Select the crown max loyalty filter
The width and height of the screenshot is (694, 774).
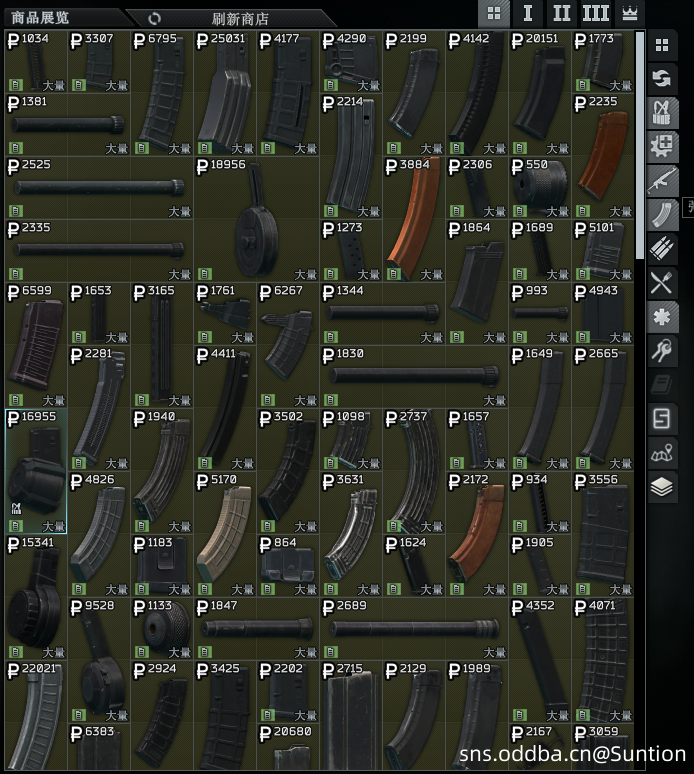tap(630, 13)
